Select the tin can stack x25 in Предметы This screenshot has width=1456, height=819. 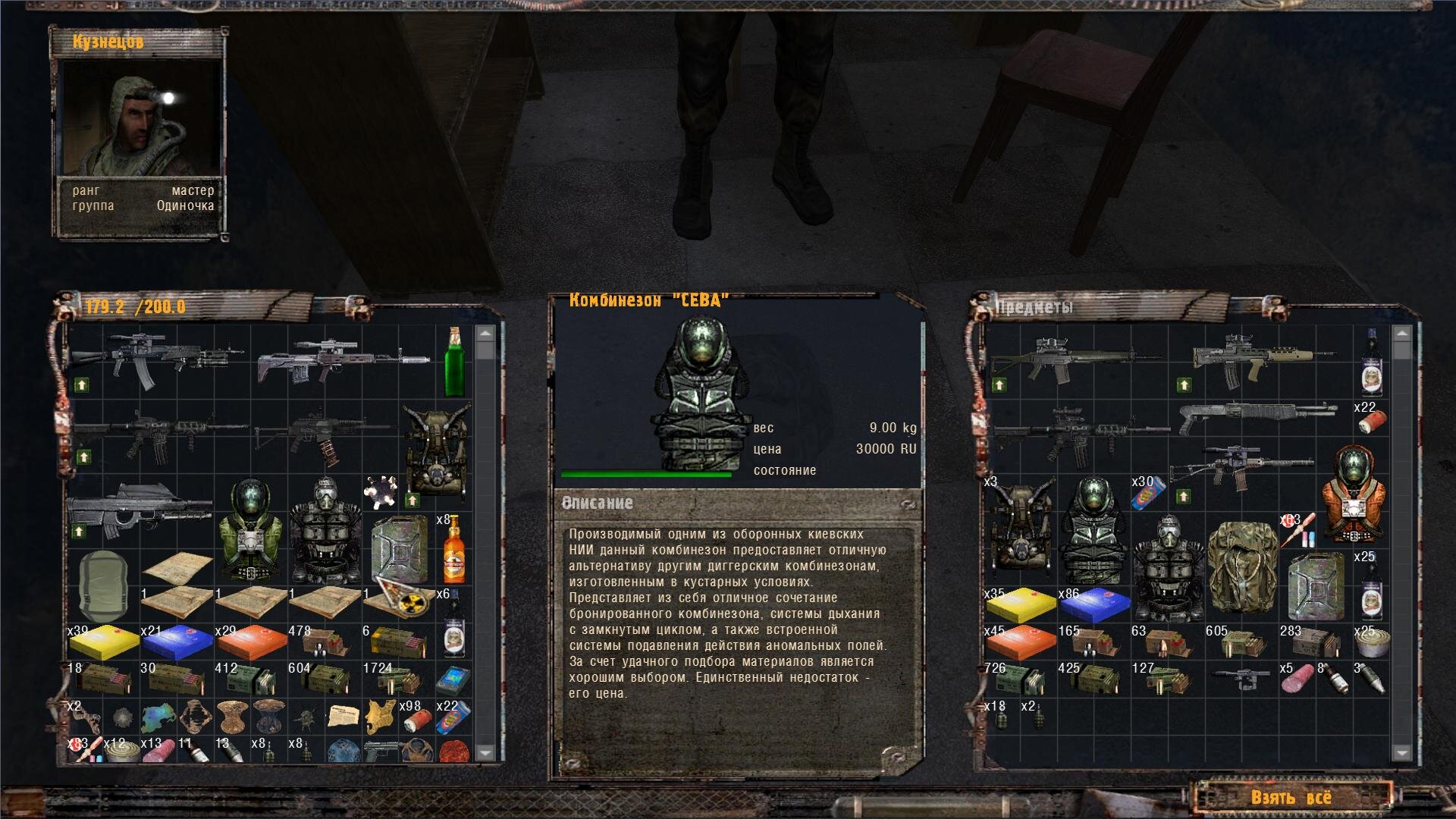pyautogui.click(x=1372, y=642)
